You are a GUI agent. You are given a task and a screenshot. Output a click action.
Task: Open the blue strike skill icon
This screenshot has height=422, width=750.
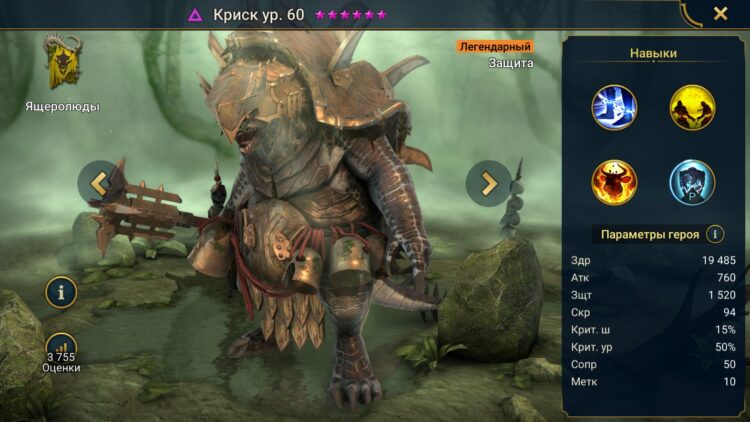coord(614,106)
